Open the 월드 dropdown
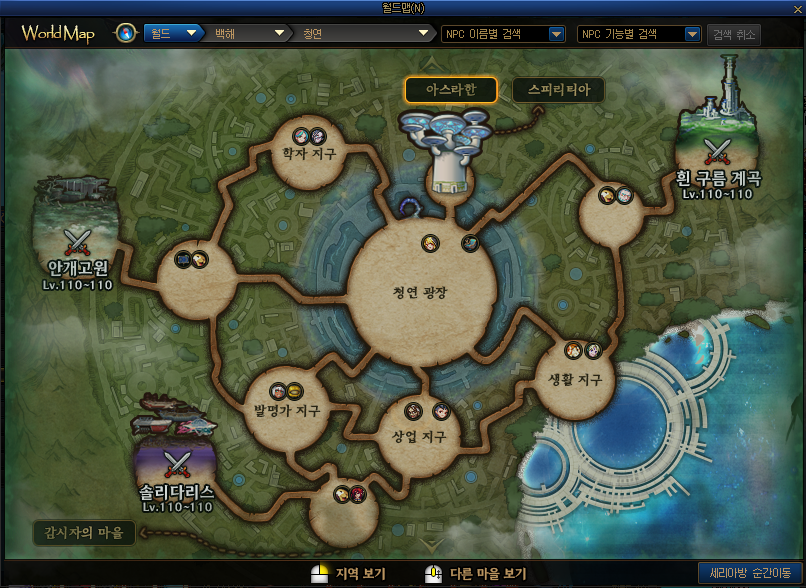The width and height of the screenshot is (806, 588). tap(174, 34)
